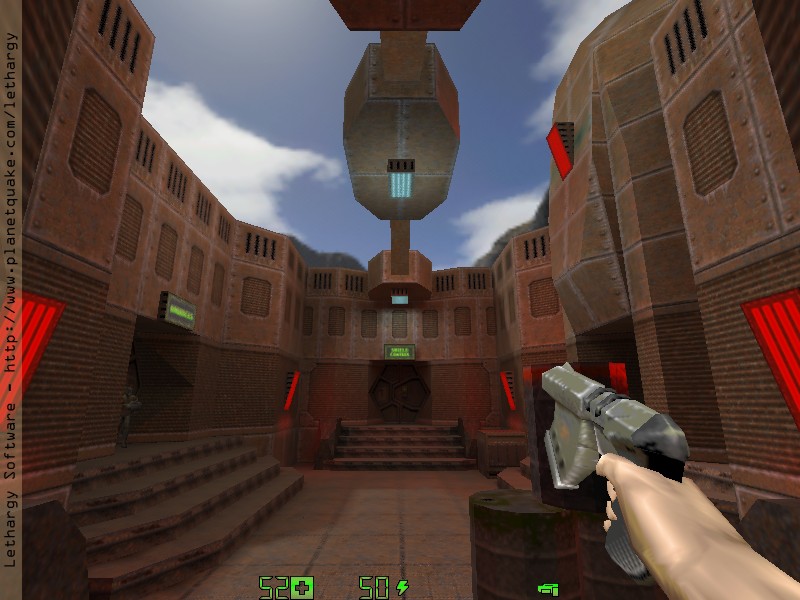Select the lightning bolt ammo icon
Viewport: 800px width, 600px height.
[x=402, y=587]
